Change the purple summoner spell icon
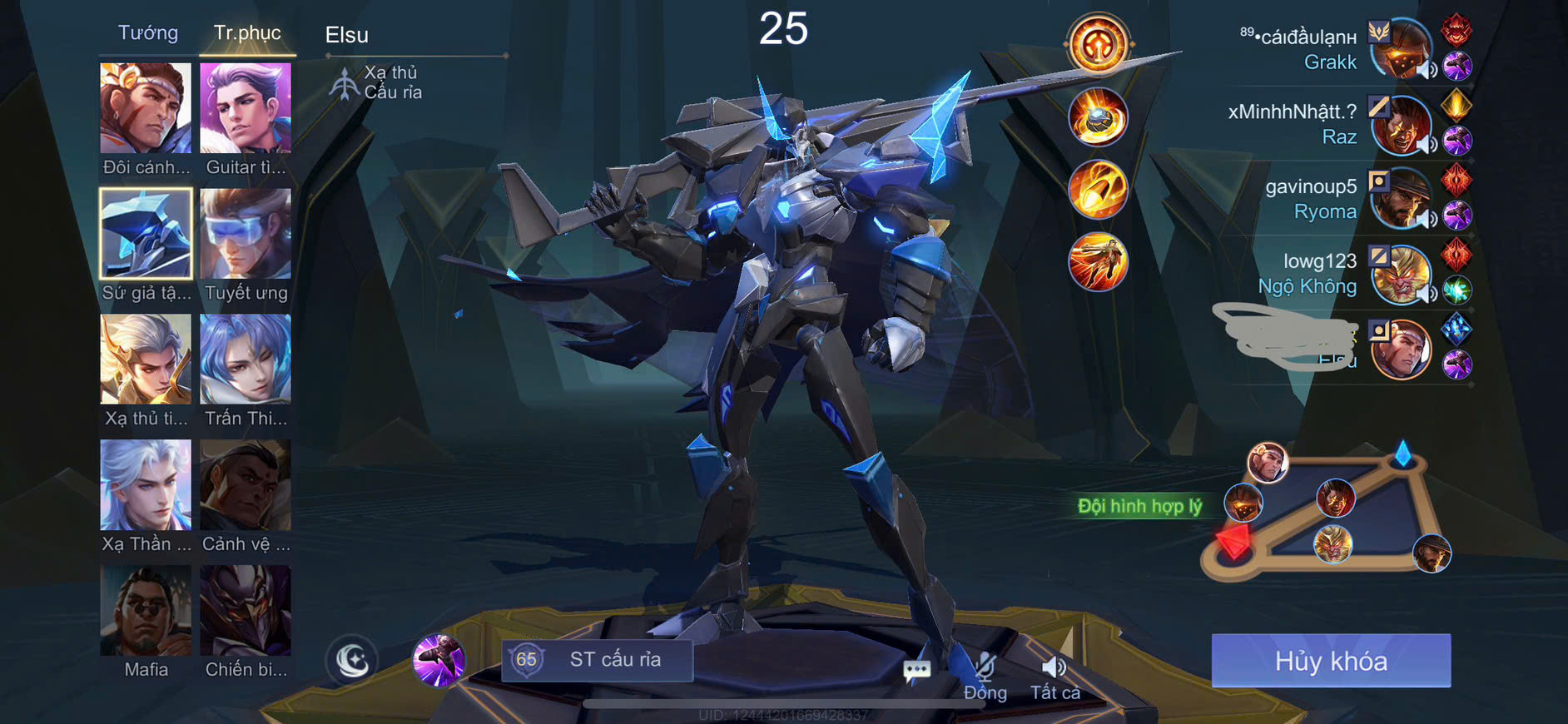Image resolution: width=1568 pixels, height=724 pixels. click(439, 661)
